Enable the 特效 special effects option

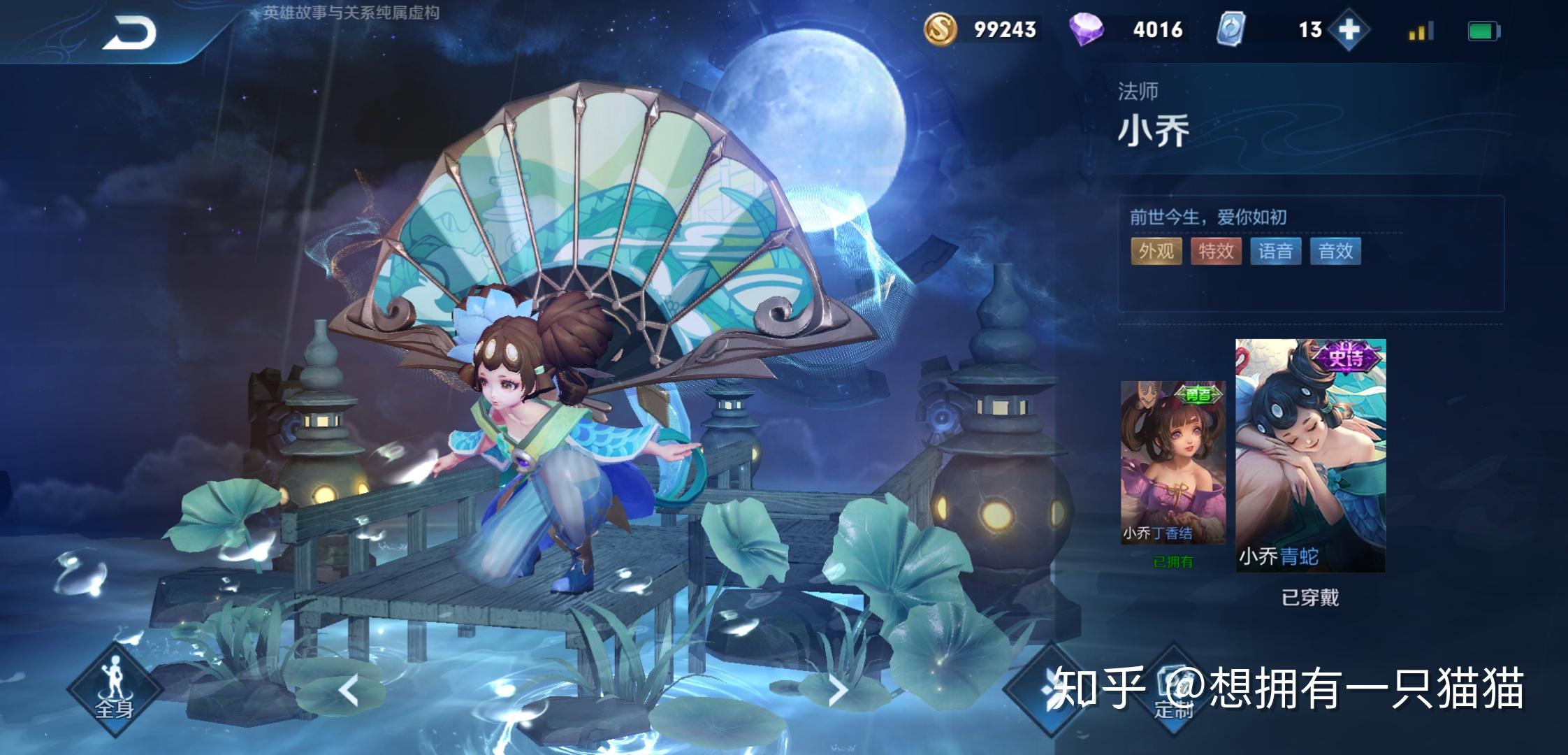1217,250
